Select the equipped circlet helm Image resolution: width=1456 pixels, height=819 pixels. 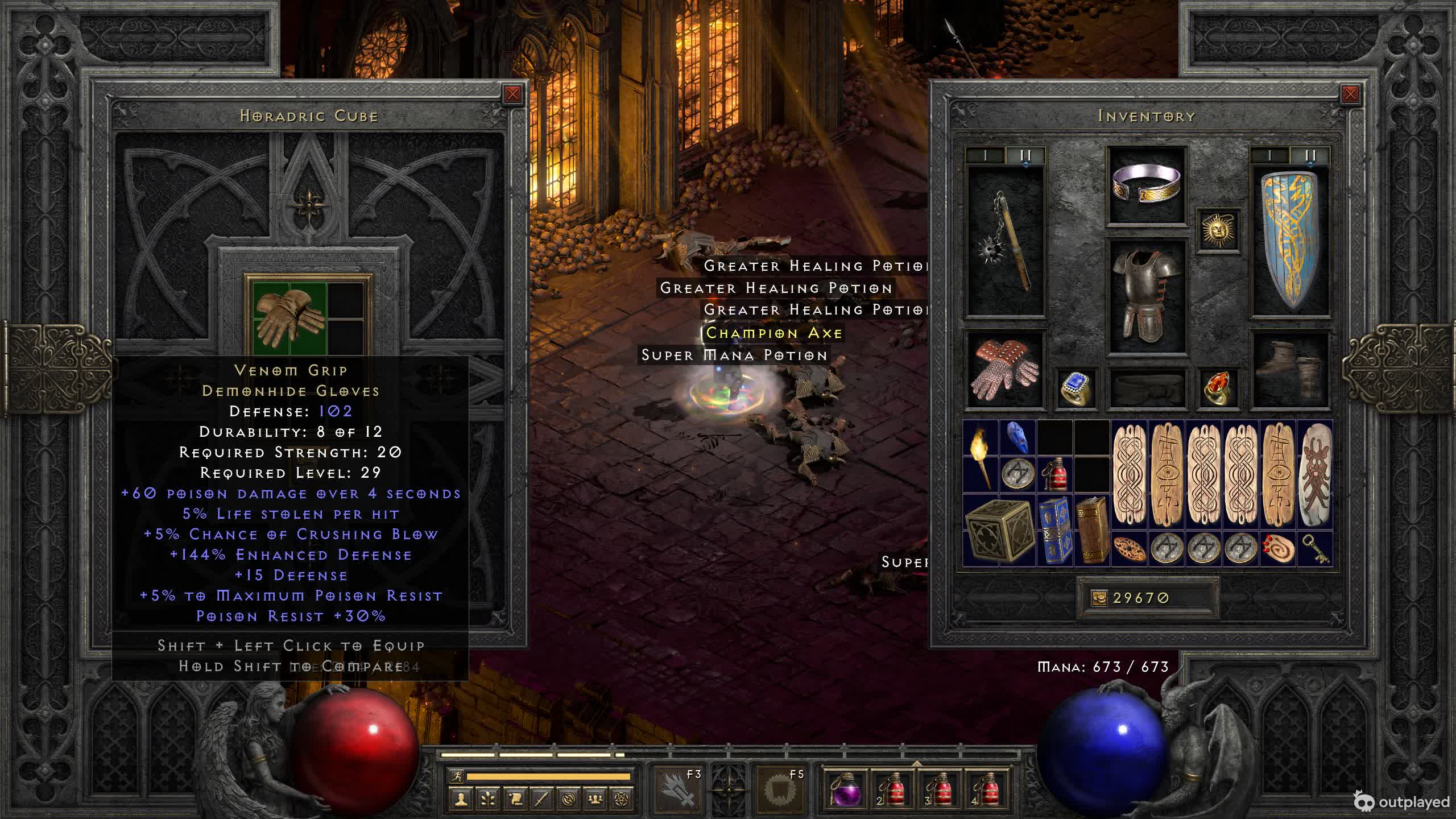coord(1147,185)
